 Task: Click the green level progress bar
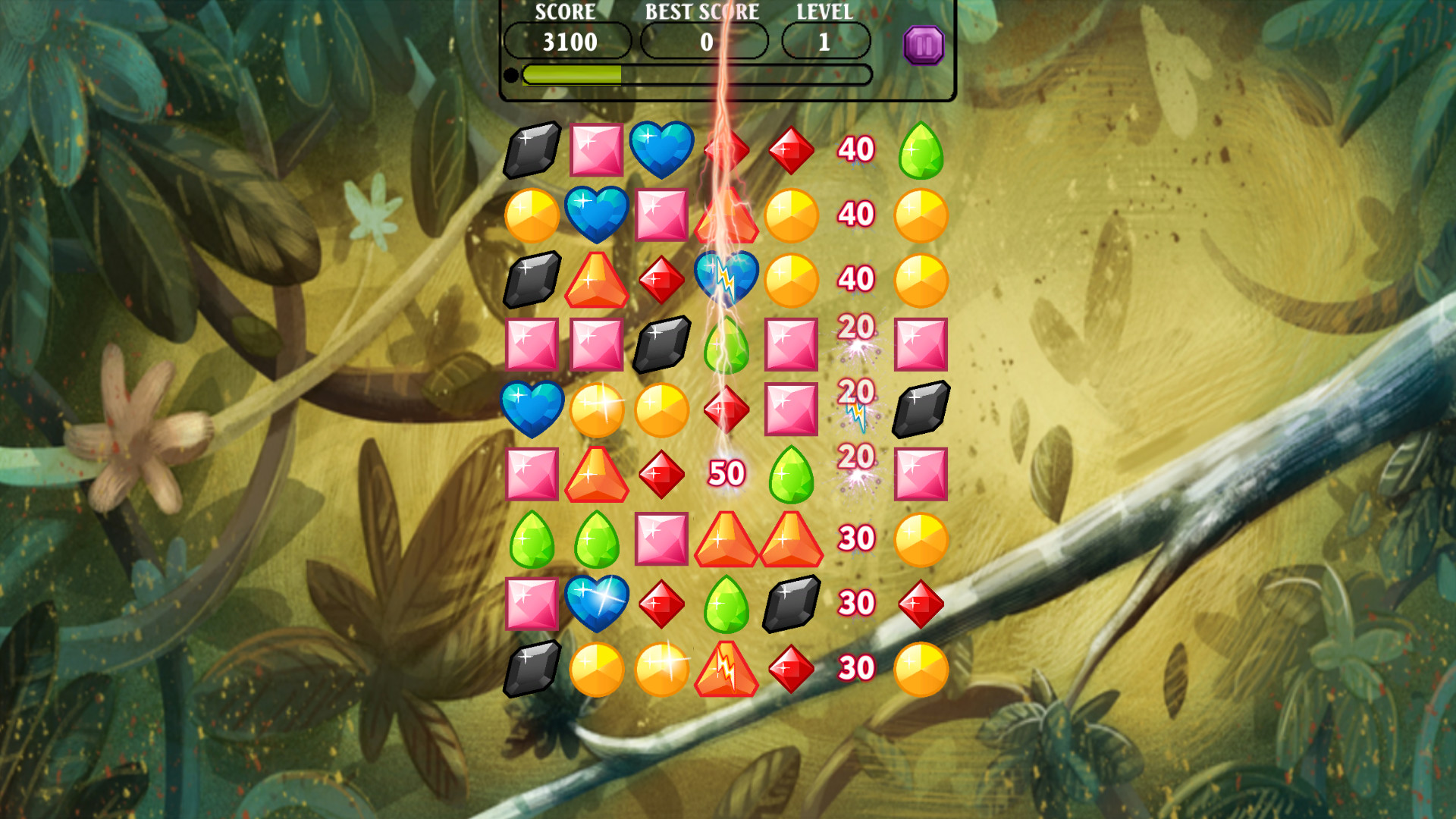point(573,74)
